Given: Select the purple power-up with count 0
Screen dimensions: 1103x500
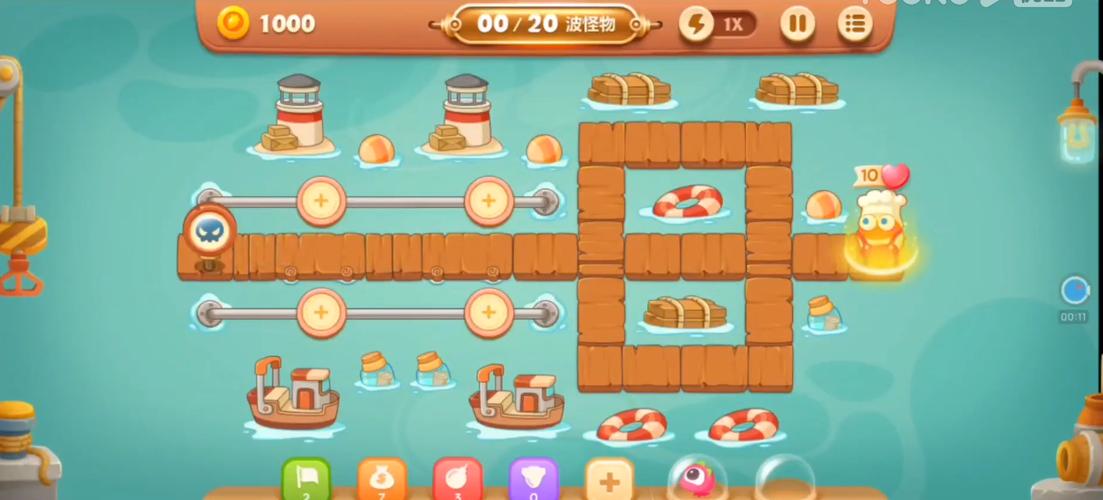Looking at the screenshot, I should tap(533, 480).
